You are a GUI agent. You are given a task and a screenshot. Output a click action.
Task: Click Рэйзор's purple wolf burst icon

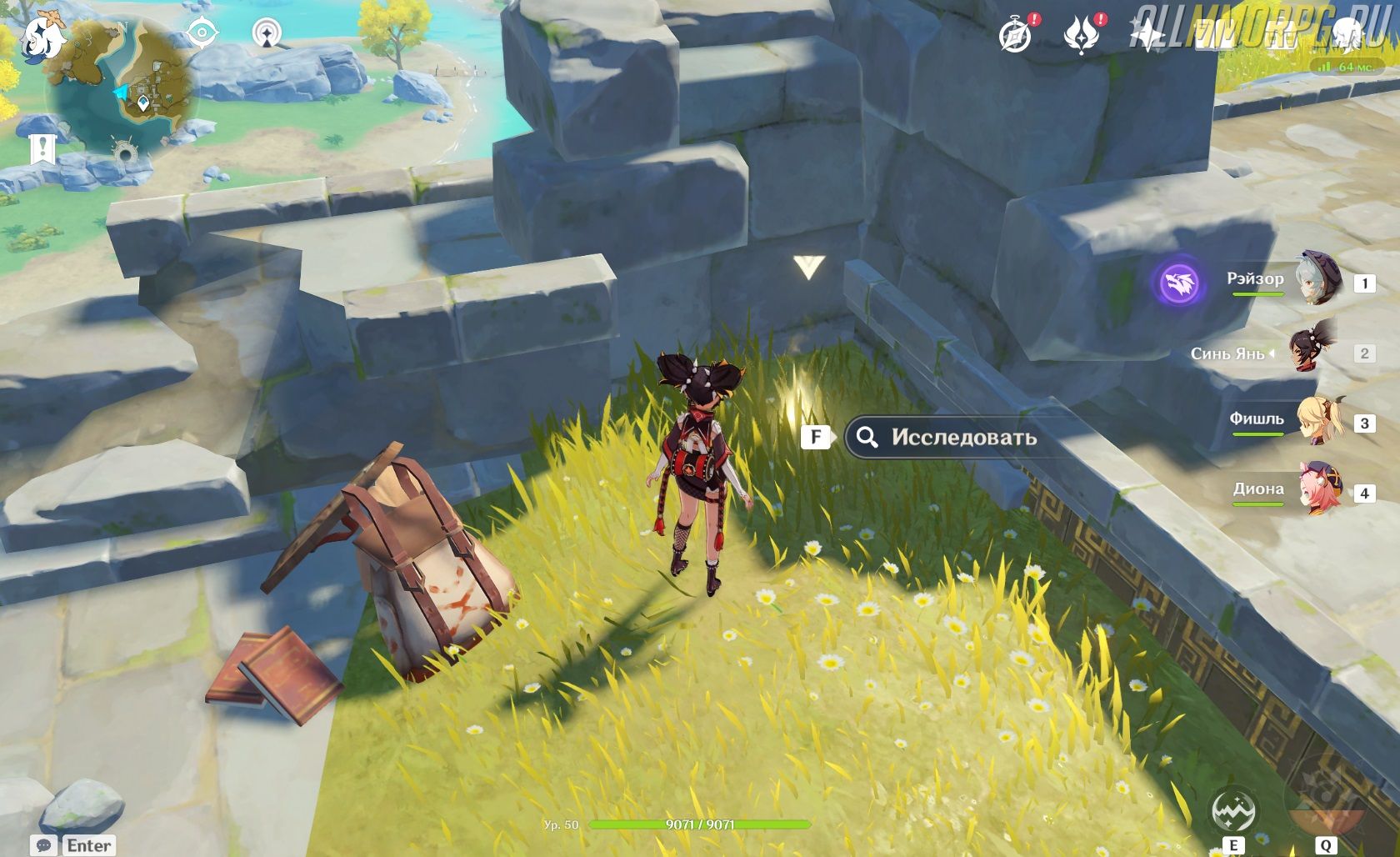pos(1179,283)
